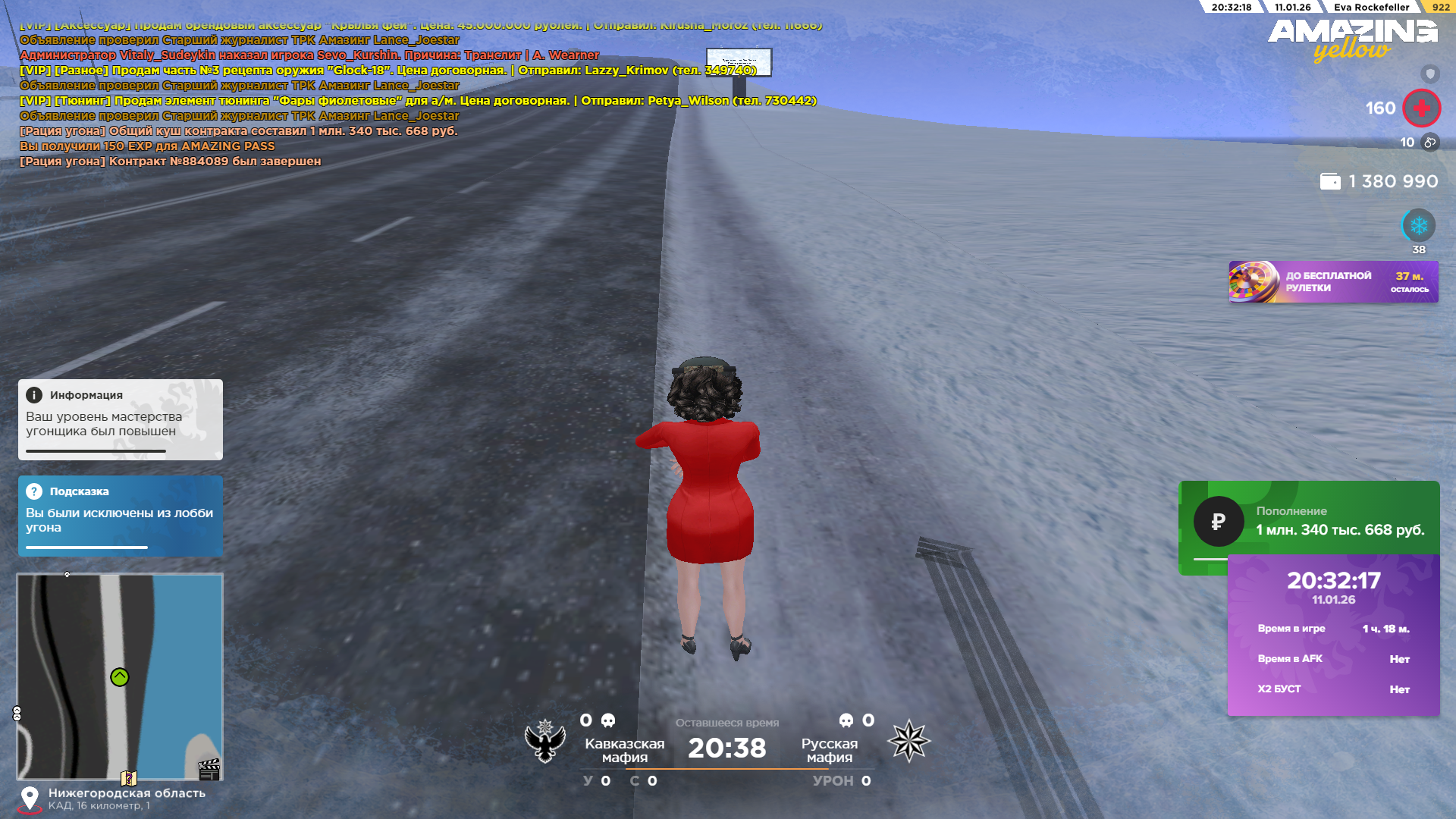Screen dimensions: 1456x819
Task: Click the location pin icon
Action: (30, 798)
